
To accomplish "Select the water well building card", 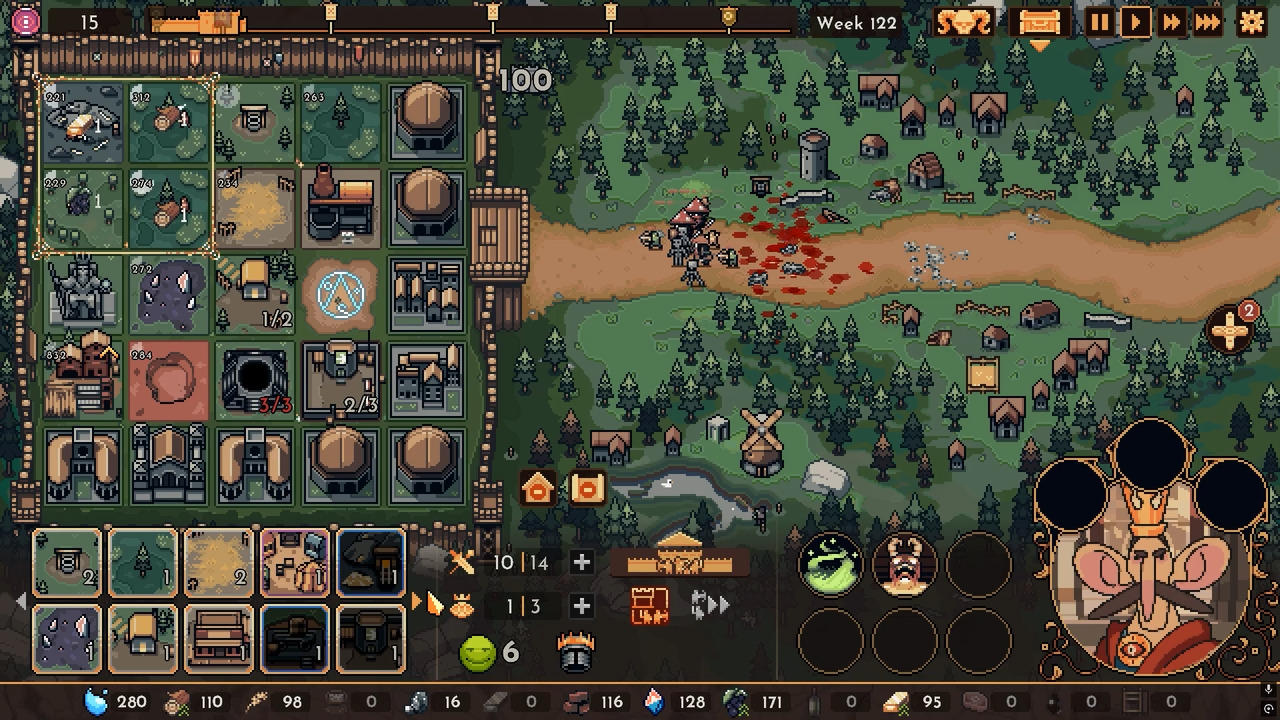I will tap(68, 564).
